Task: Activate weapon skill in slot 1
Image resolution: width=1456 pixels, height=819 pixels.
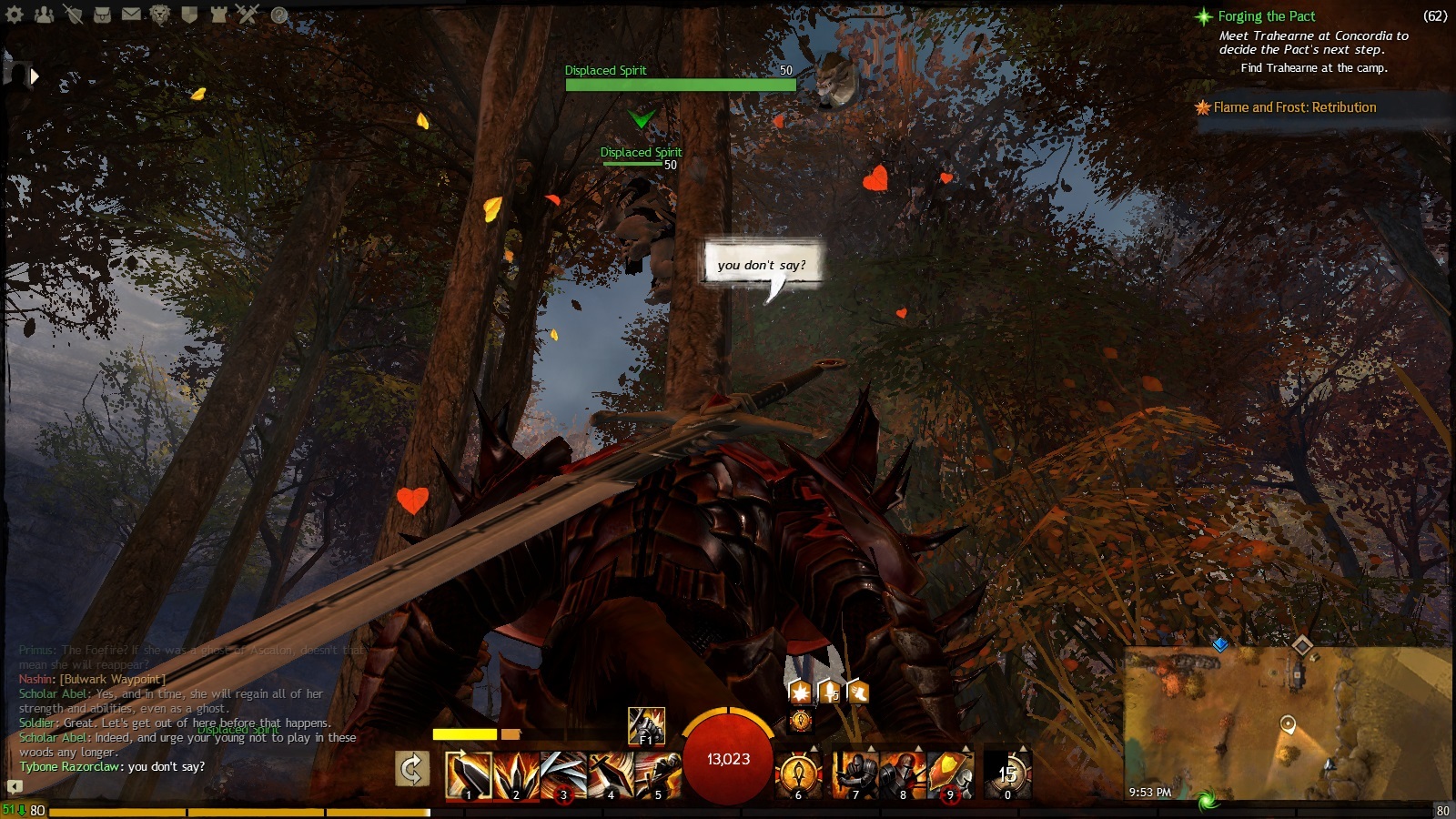Action: [469, 776]
